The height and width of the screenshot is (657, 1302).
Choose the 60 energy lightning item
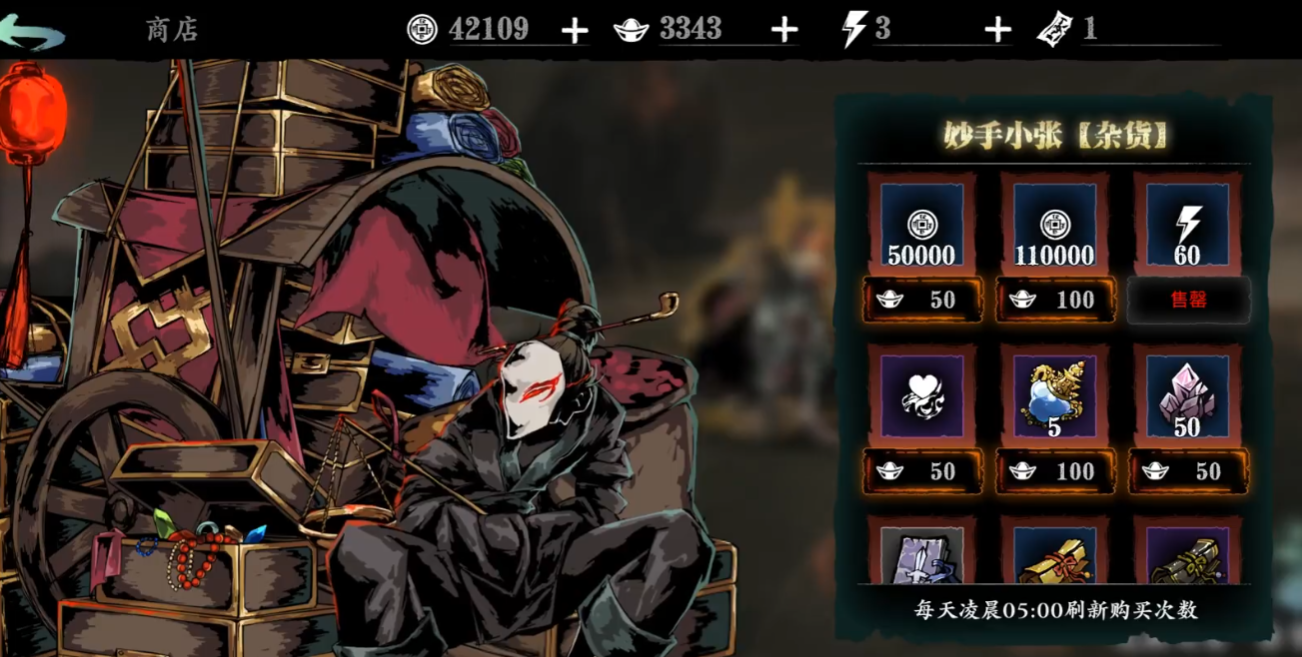[x=1187, y=225]
